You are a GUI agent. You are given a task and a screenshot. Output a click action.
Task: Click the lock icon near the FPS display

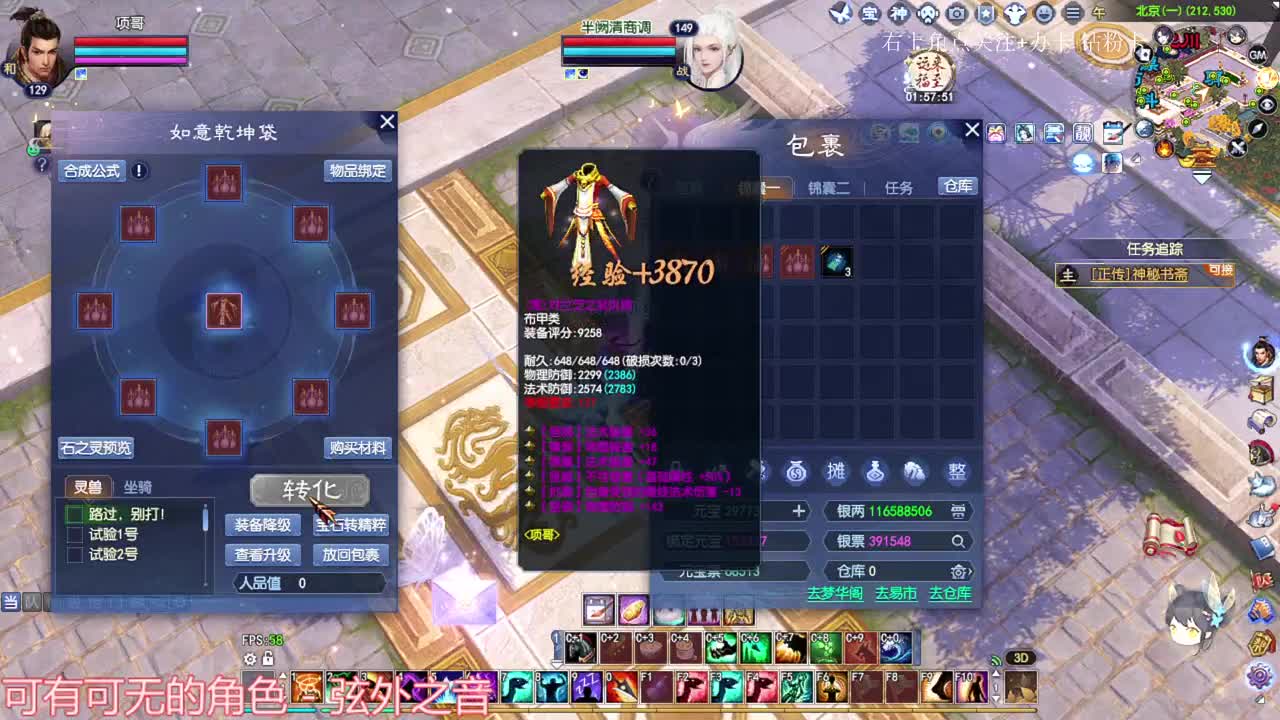coord(268,659)
